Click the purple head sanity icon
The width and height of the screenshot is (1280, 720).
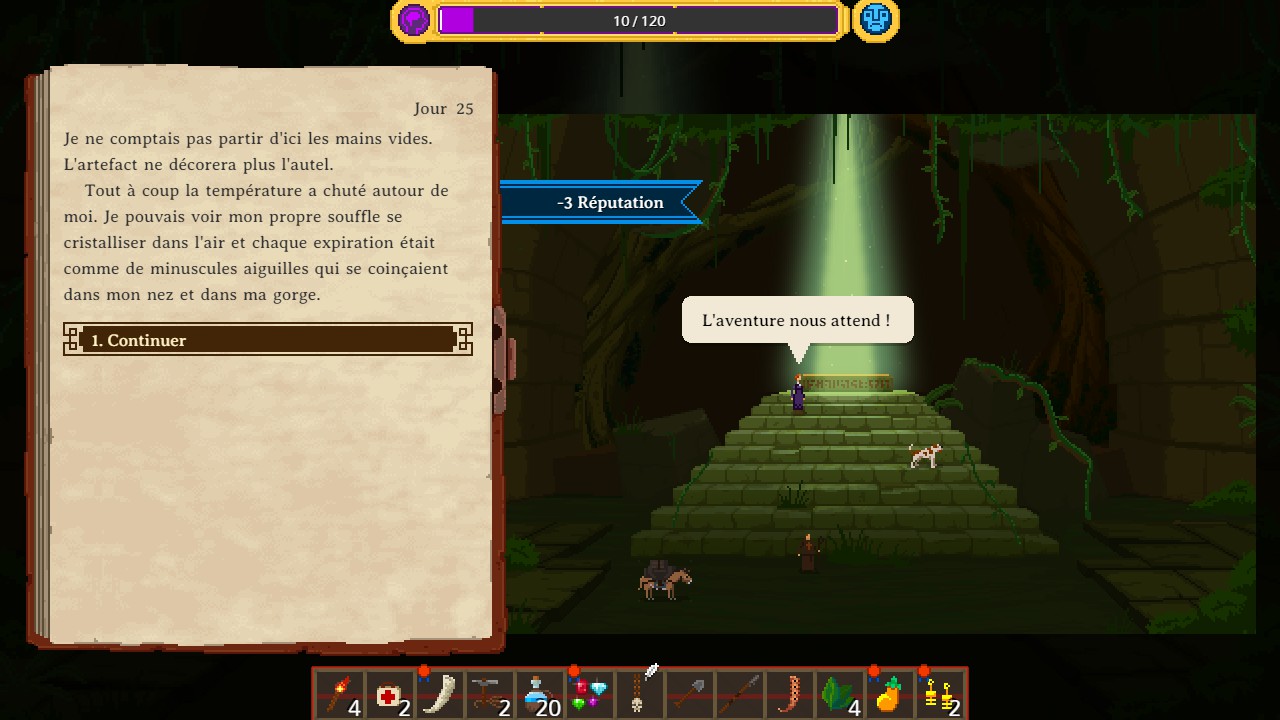(x=413, y=20)
